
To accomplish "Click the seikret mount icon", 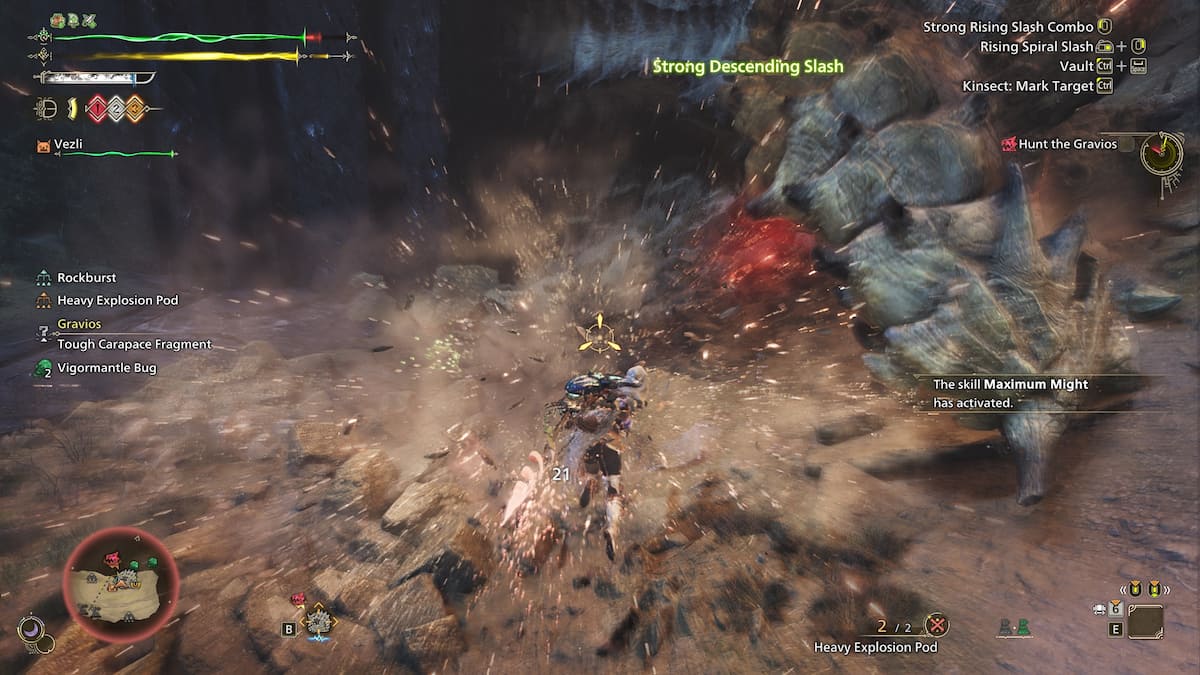I will point(320,622).
